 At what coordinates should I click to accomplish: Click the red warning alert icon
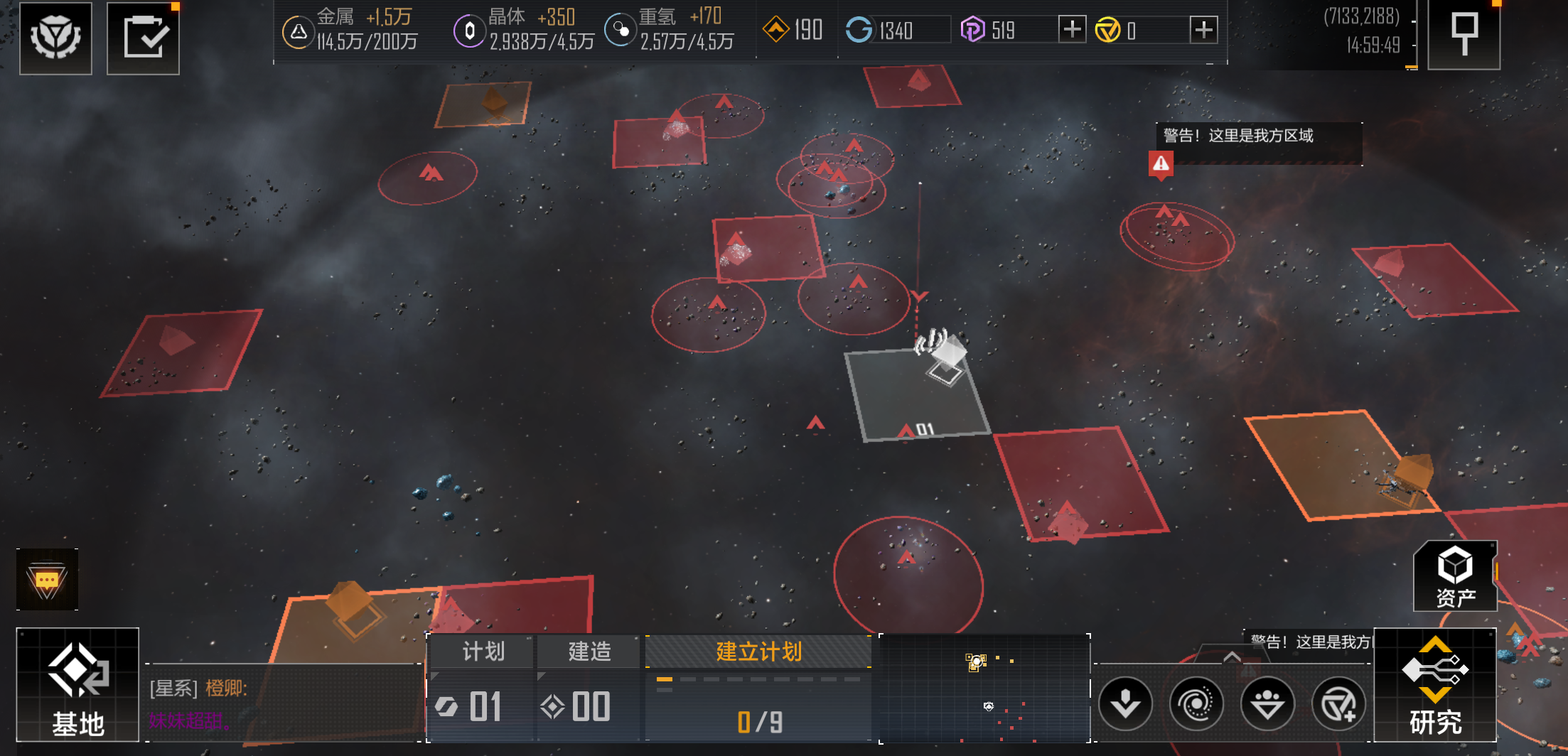[x=1161, y=164]
